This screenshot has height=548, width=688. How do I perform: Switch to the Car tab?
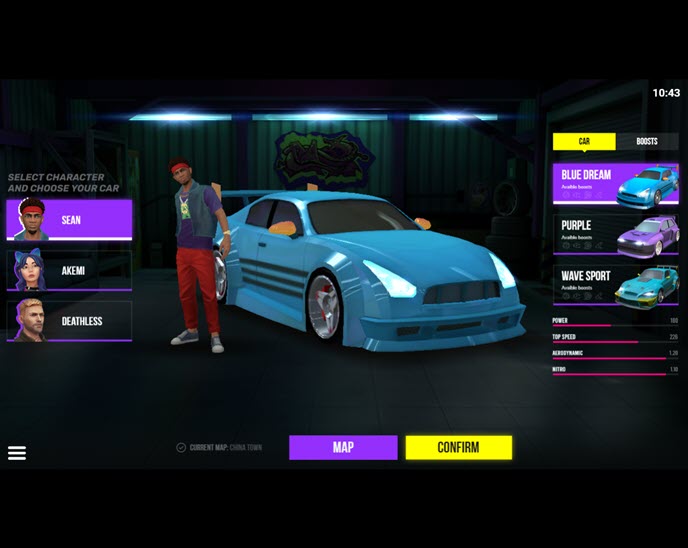[x=584, y=142]
